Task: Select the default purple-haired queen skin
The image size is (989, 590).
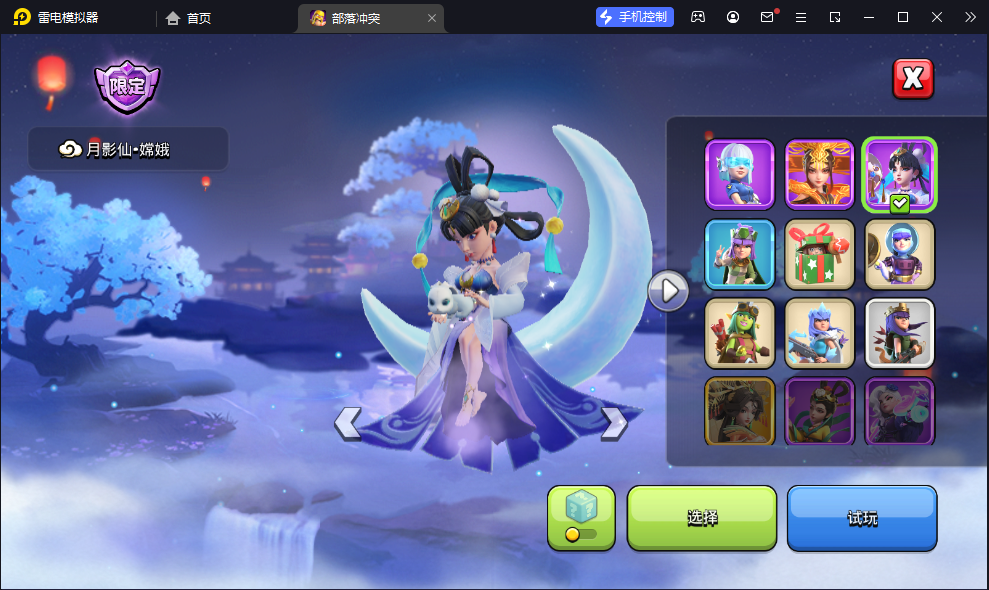Action: click(899, 332)
